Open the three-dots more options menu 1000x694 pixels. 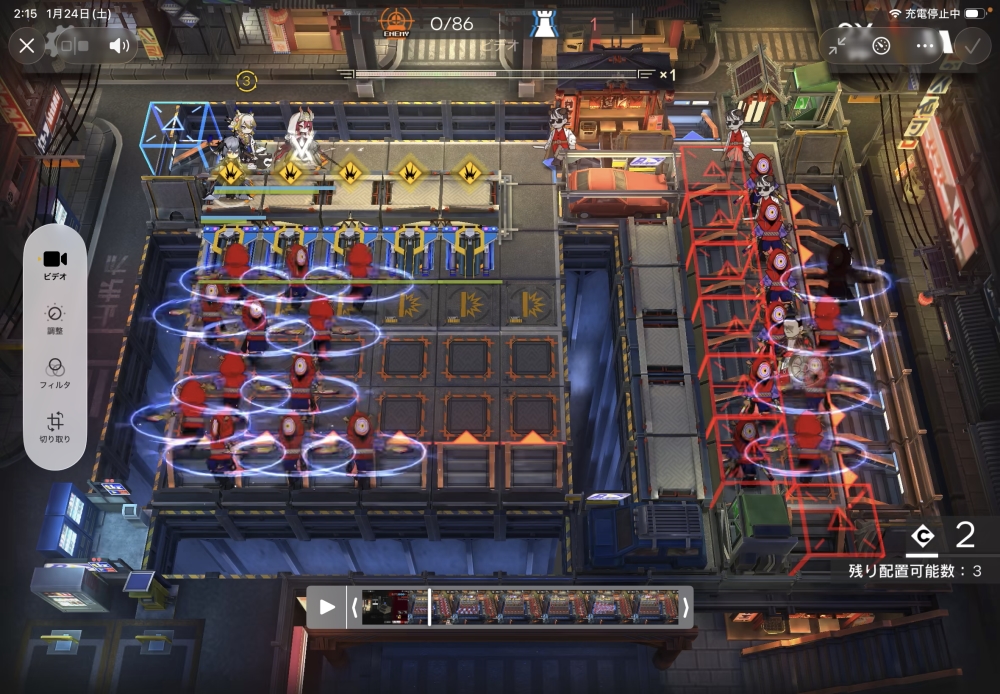(x=925, y=46)
